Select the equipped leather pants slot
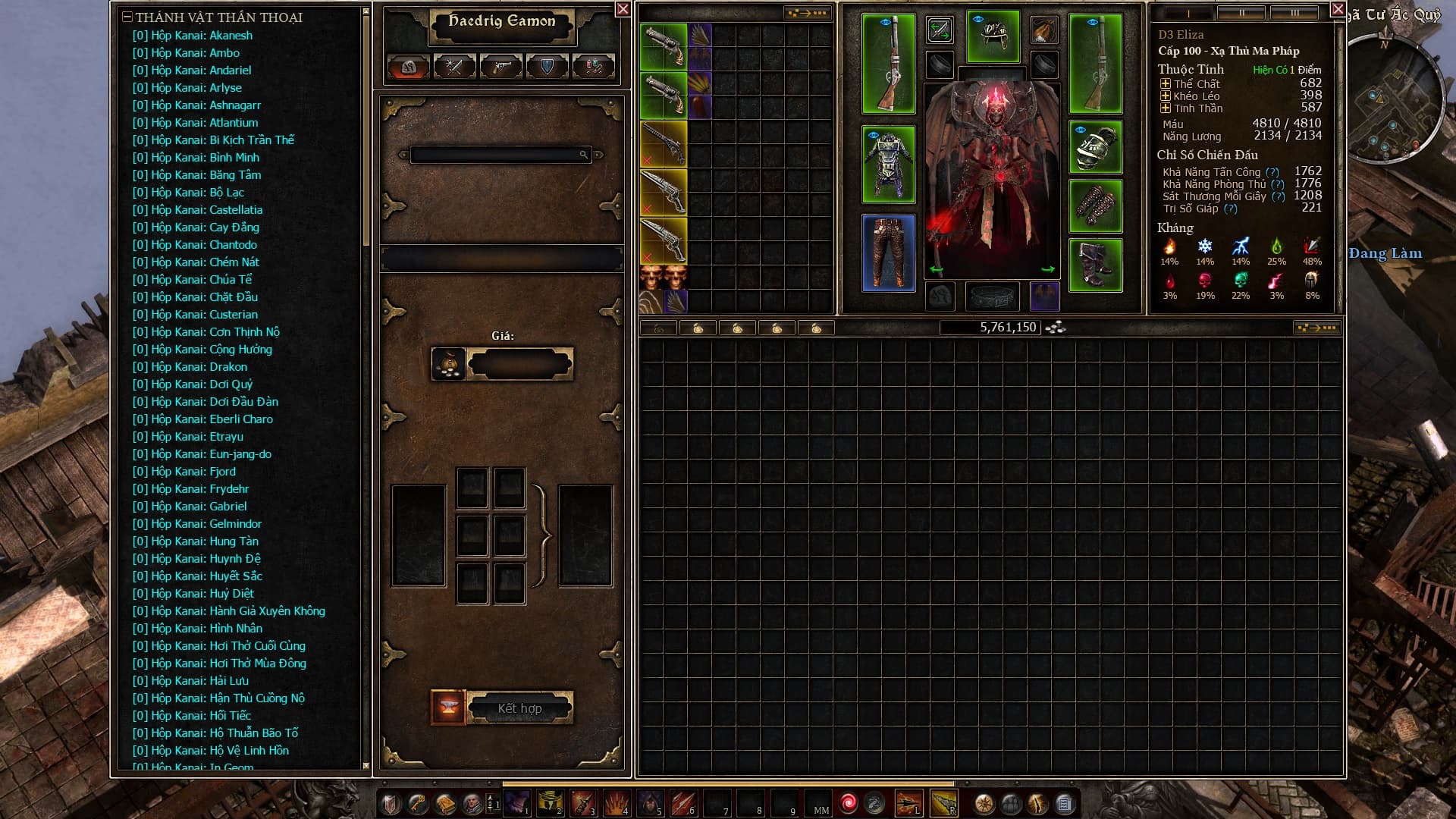This screenshot has height=819, width=1456. (x=888, y=253)
